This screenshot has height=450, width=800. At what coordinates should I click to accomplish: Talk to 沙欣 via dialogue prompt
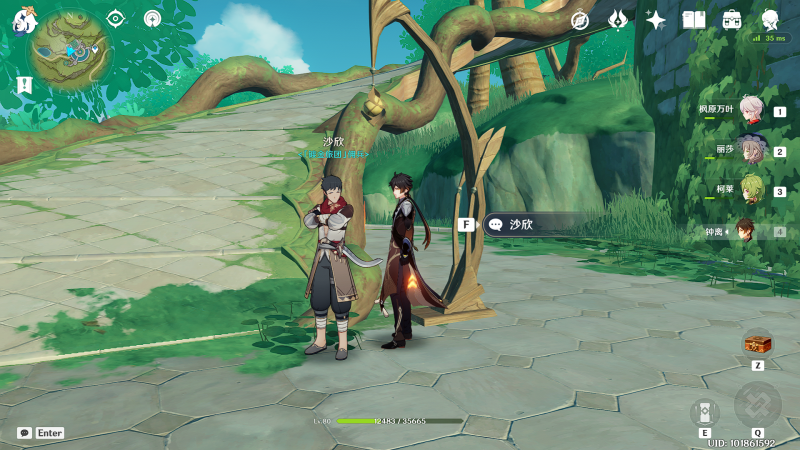pyautogui.click(x=520, y=225)
